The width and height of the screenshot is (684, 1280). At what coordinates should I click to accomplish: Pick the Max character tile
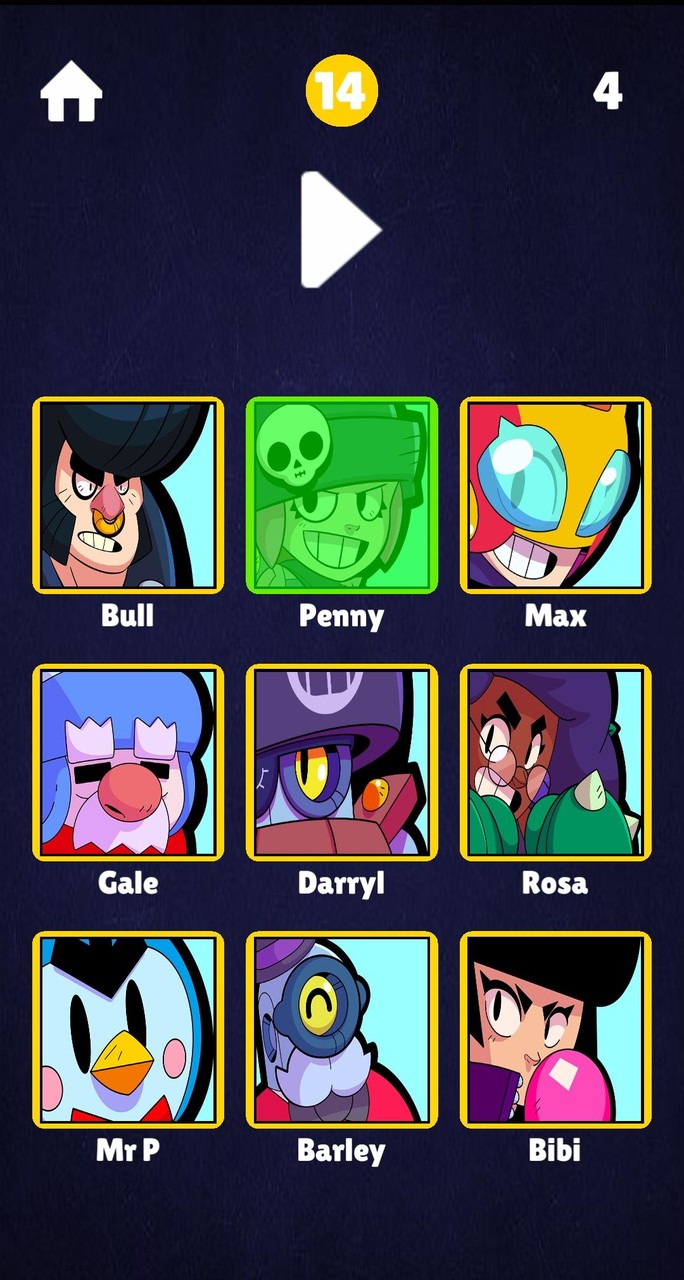pos(555,495)
